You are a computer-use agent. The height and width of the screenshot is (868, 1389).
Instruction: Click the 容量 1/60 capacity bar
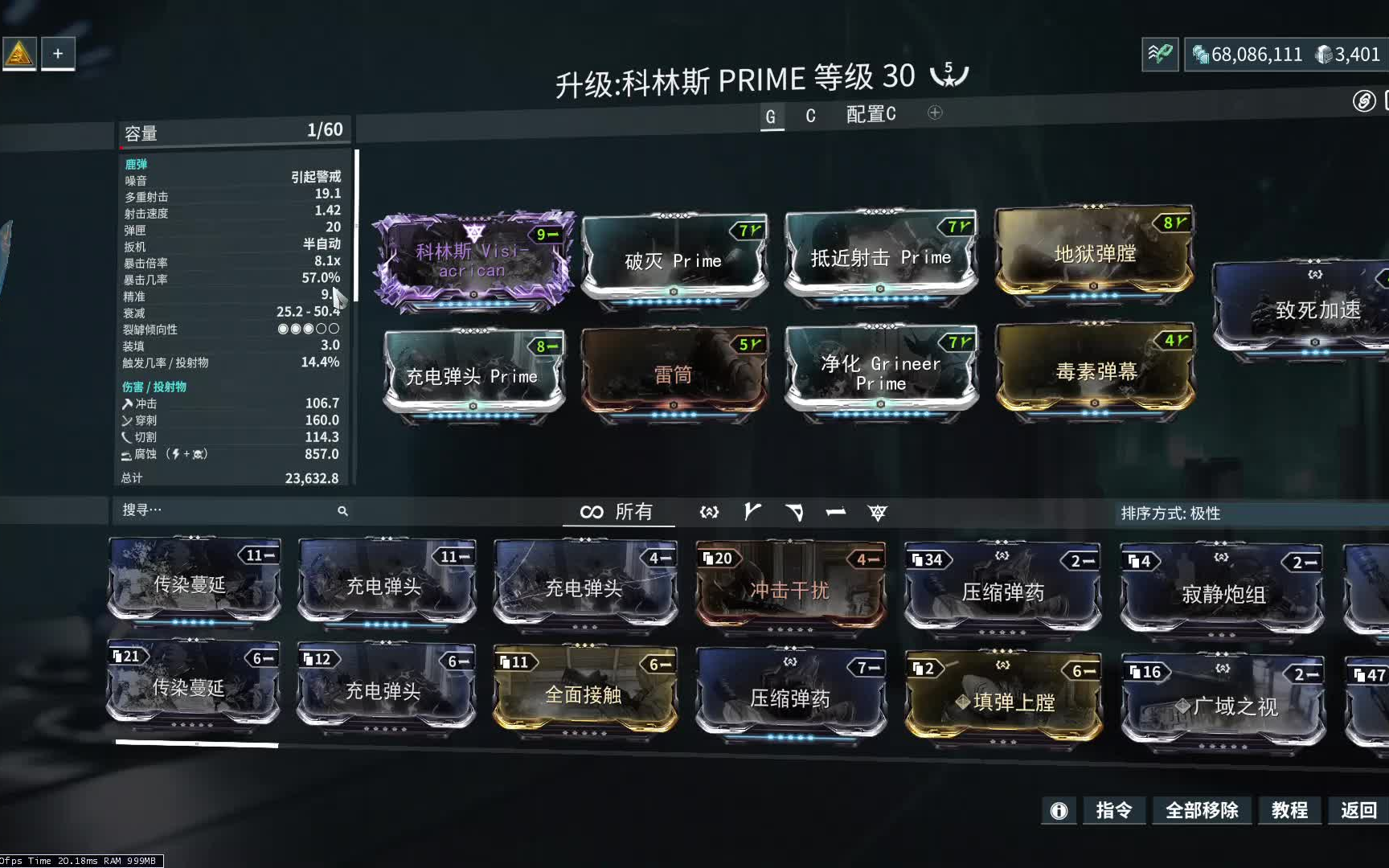pyautogui.click(x=233, y=129)
